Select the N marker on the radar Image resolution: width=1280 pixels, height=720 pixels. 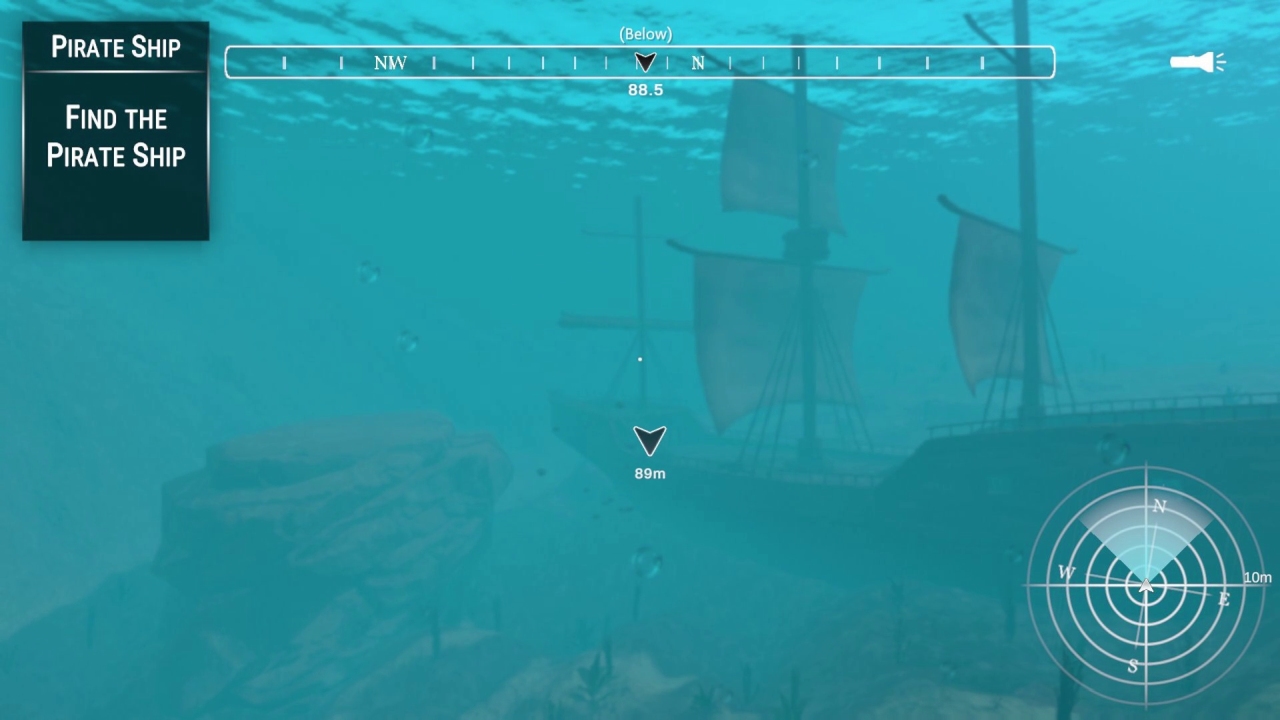coord(1159,507)
